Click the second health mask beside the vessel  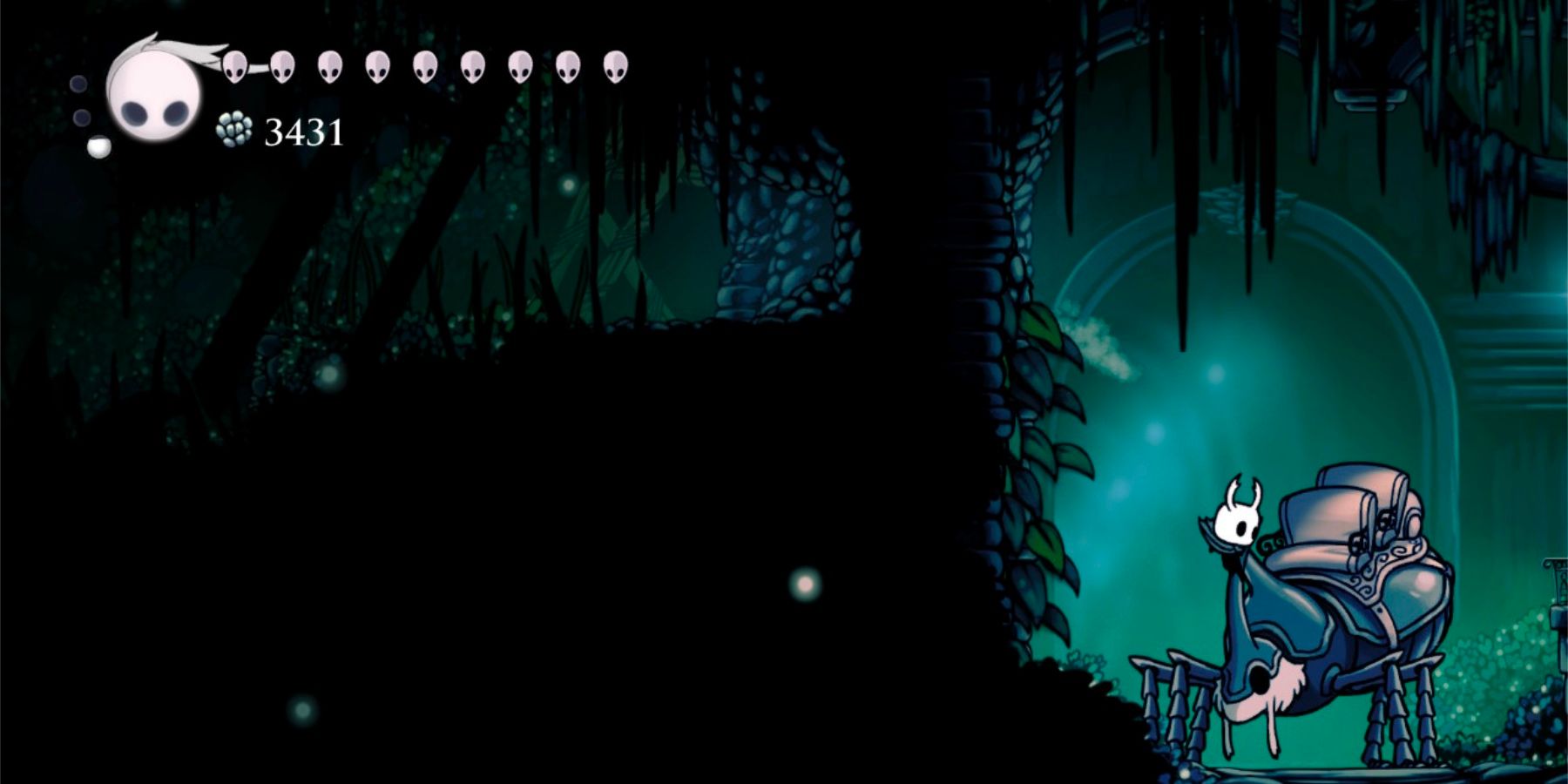click(281, 68)
